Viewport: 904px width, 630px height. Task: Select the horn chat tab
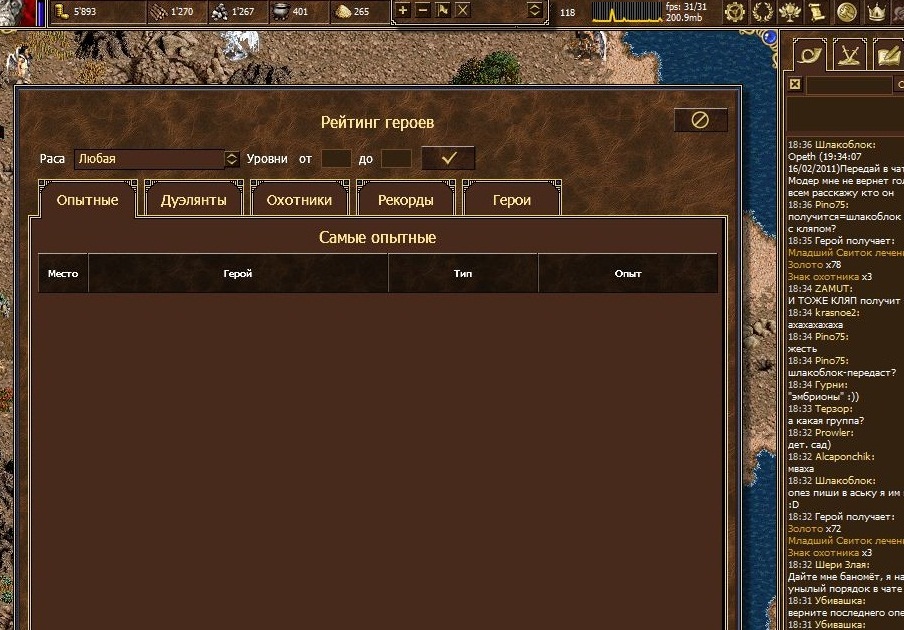pos(807,55)
